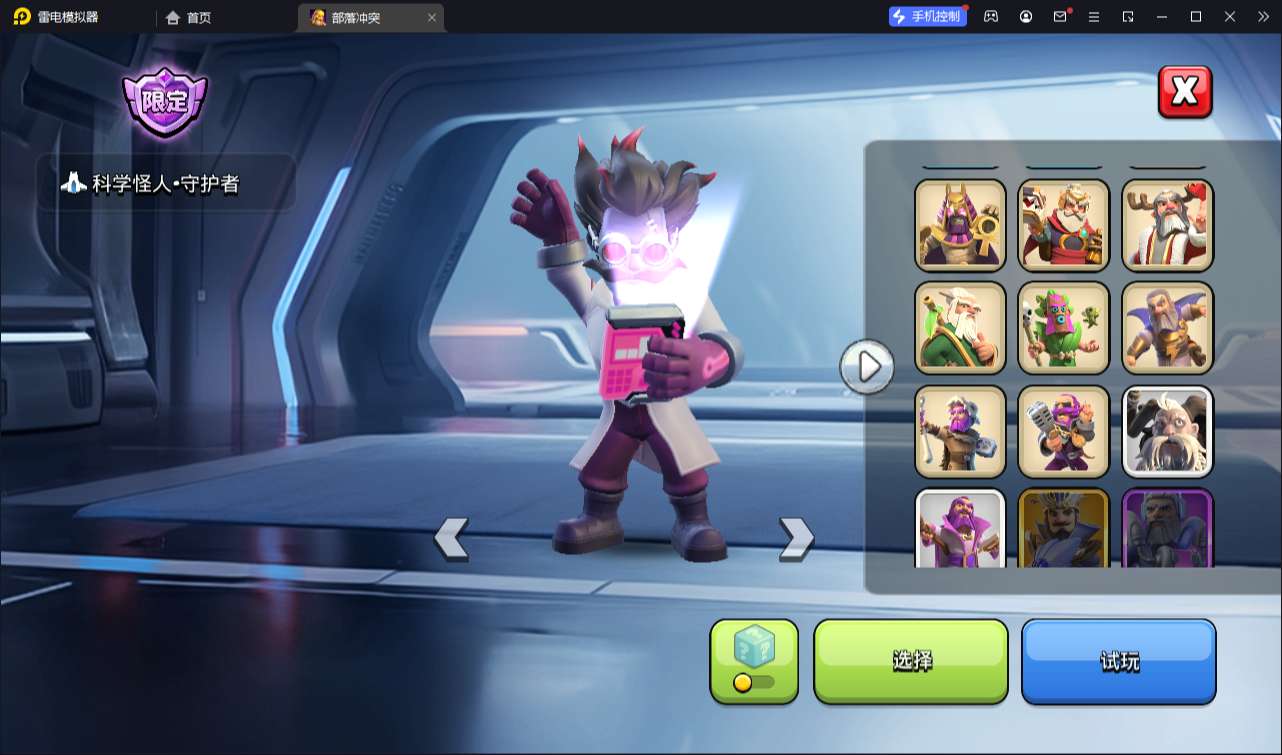The width and height of the screenshot is (1282, 755).
Task: Close the skin preview with the red X
Action: 1185,92
